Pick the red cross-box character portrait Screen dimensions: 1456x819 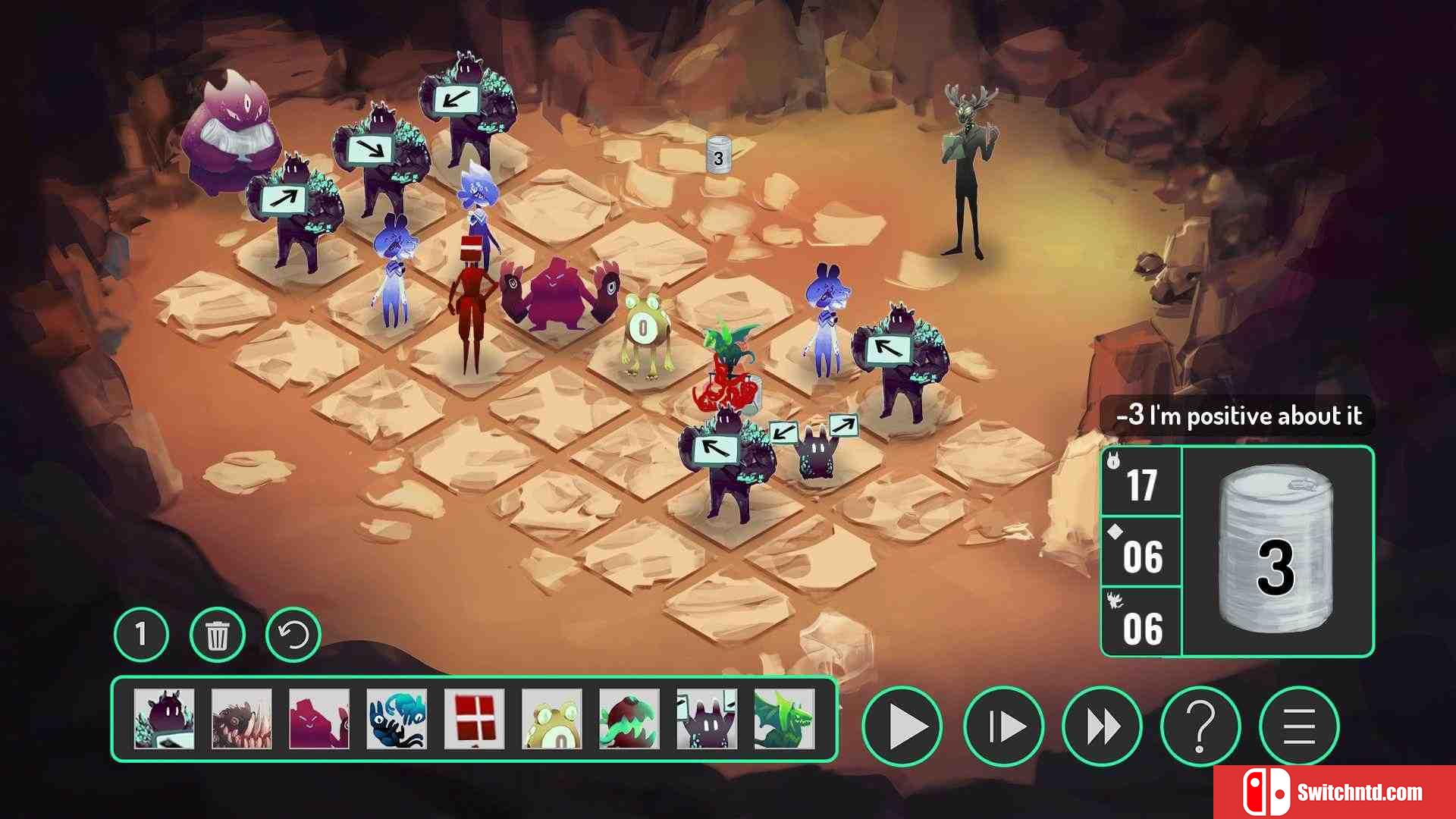[x=474, y=719]
